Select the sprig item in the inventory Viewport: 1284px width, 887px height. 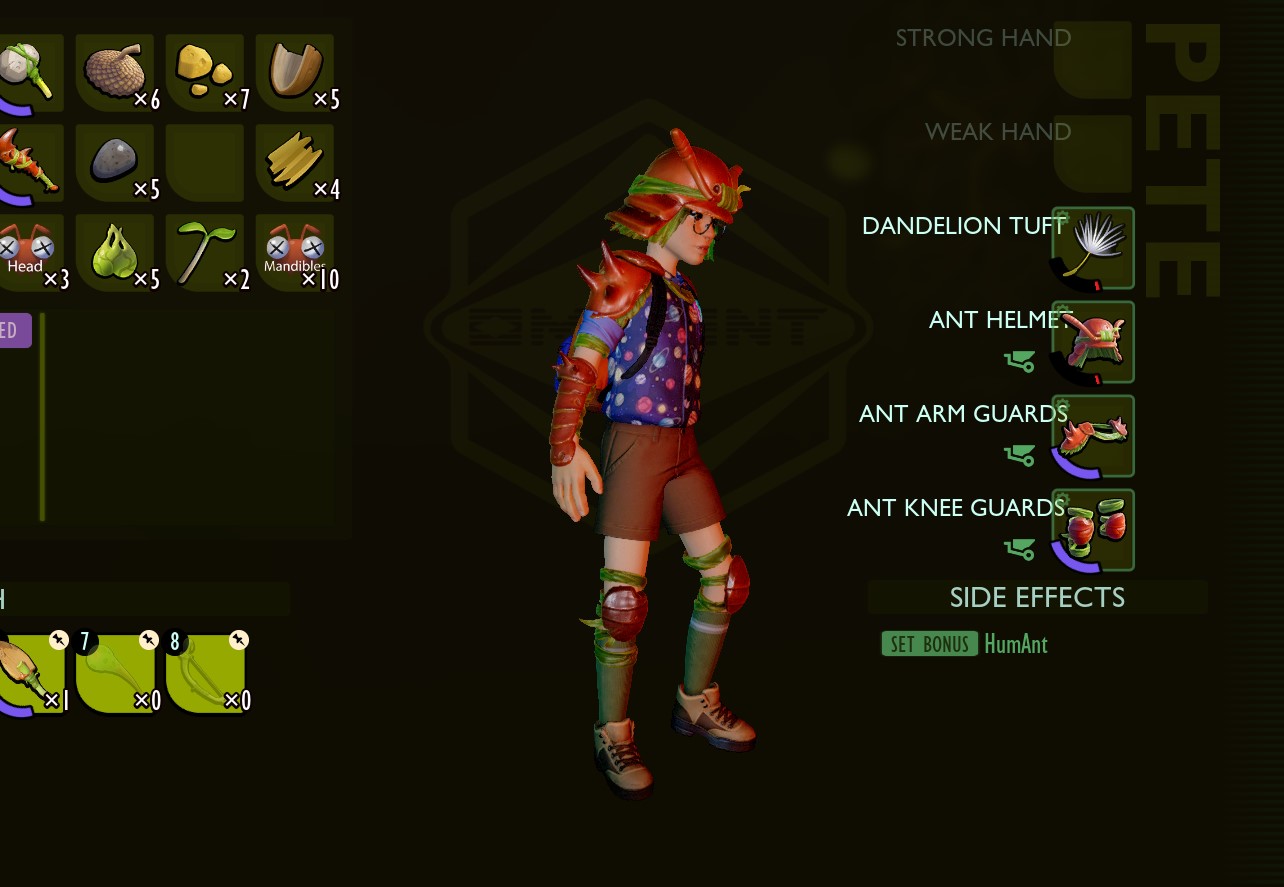coord(205,252)
